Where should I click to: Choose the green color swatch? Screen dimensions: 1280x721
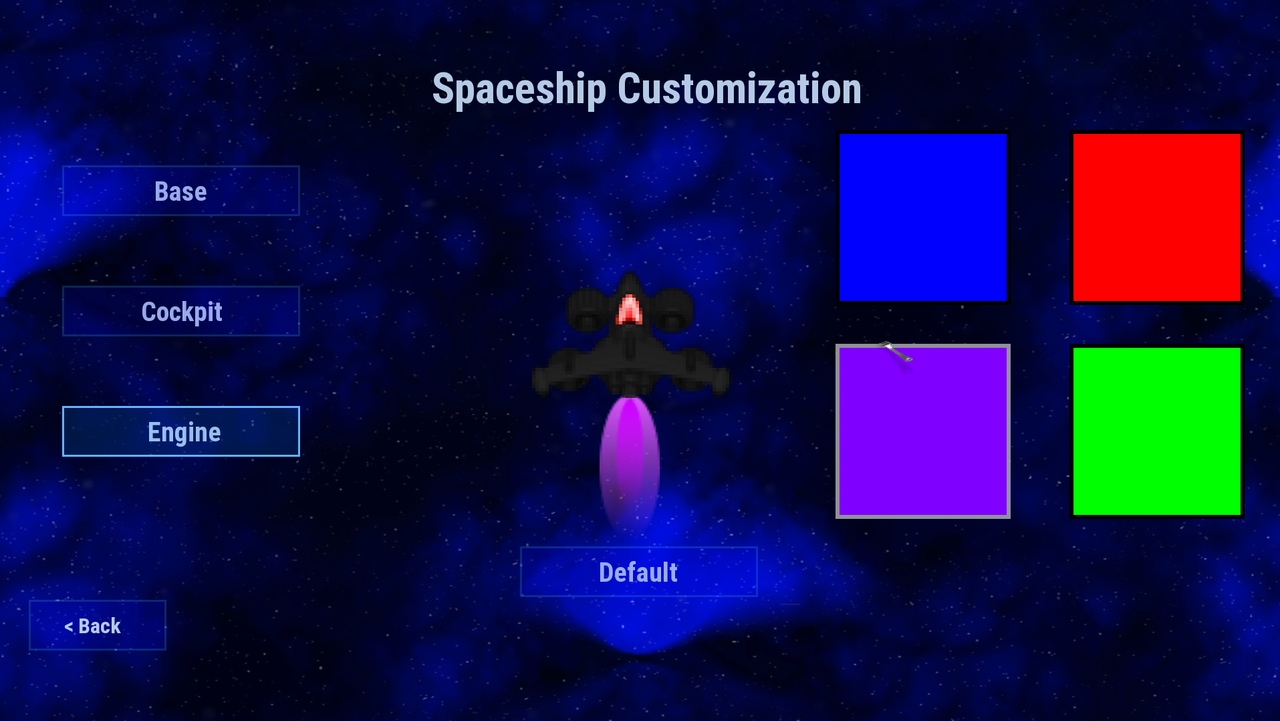[x=1156, y=430]
